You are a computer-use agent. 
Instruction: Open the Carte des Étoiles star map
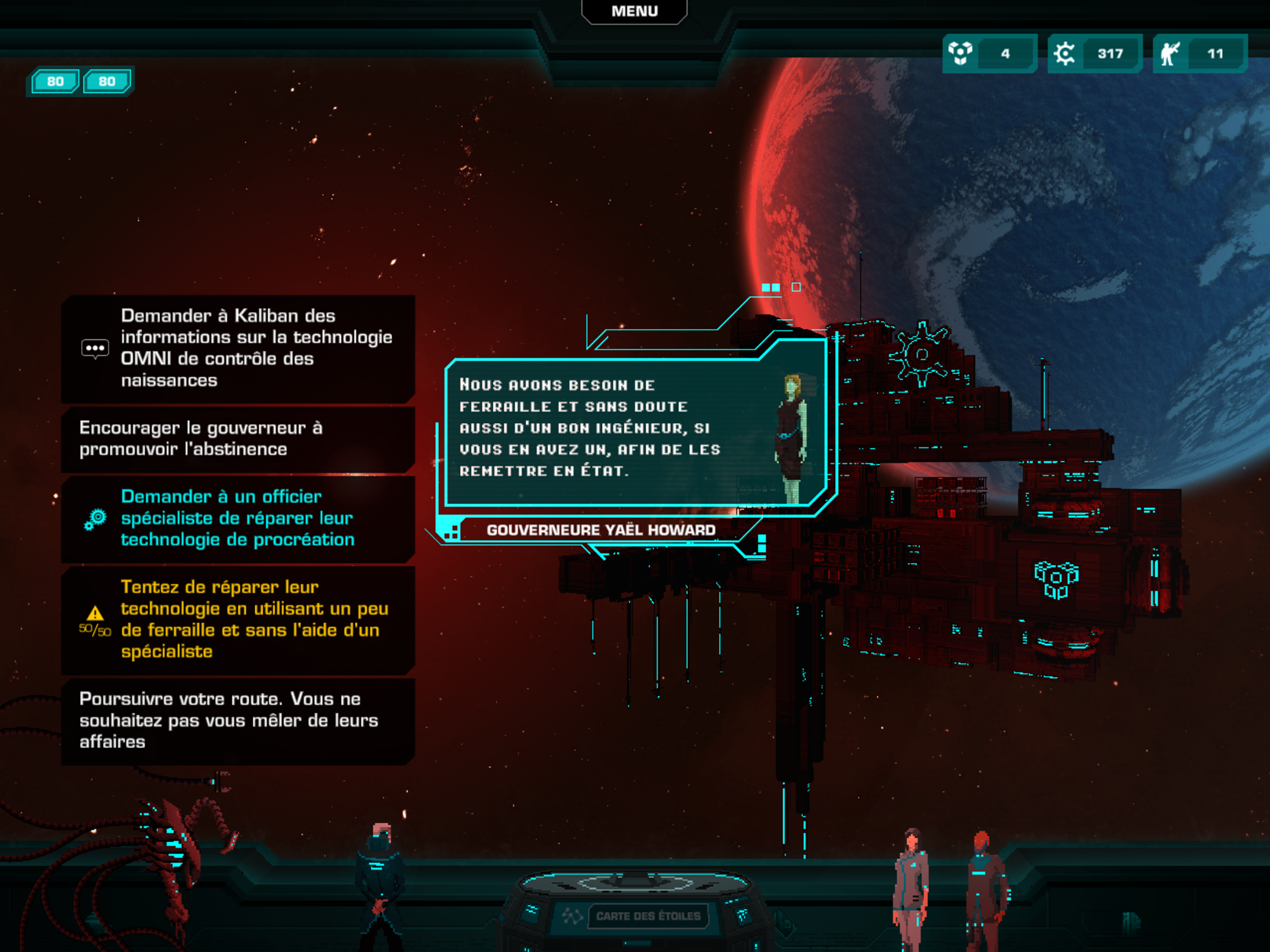tap(648, 916)
